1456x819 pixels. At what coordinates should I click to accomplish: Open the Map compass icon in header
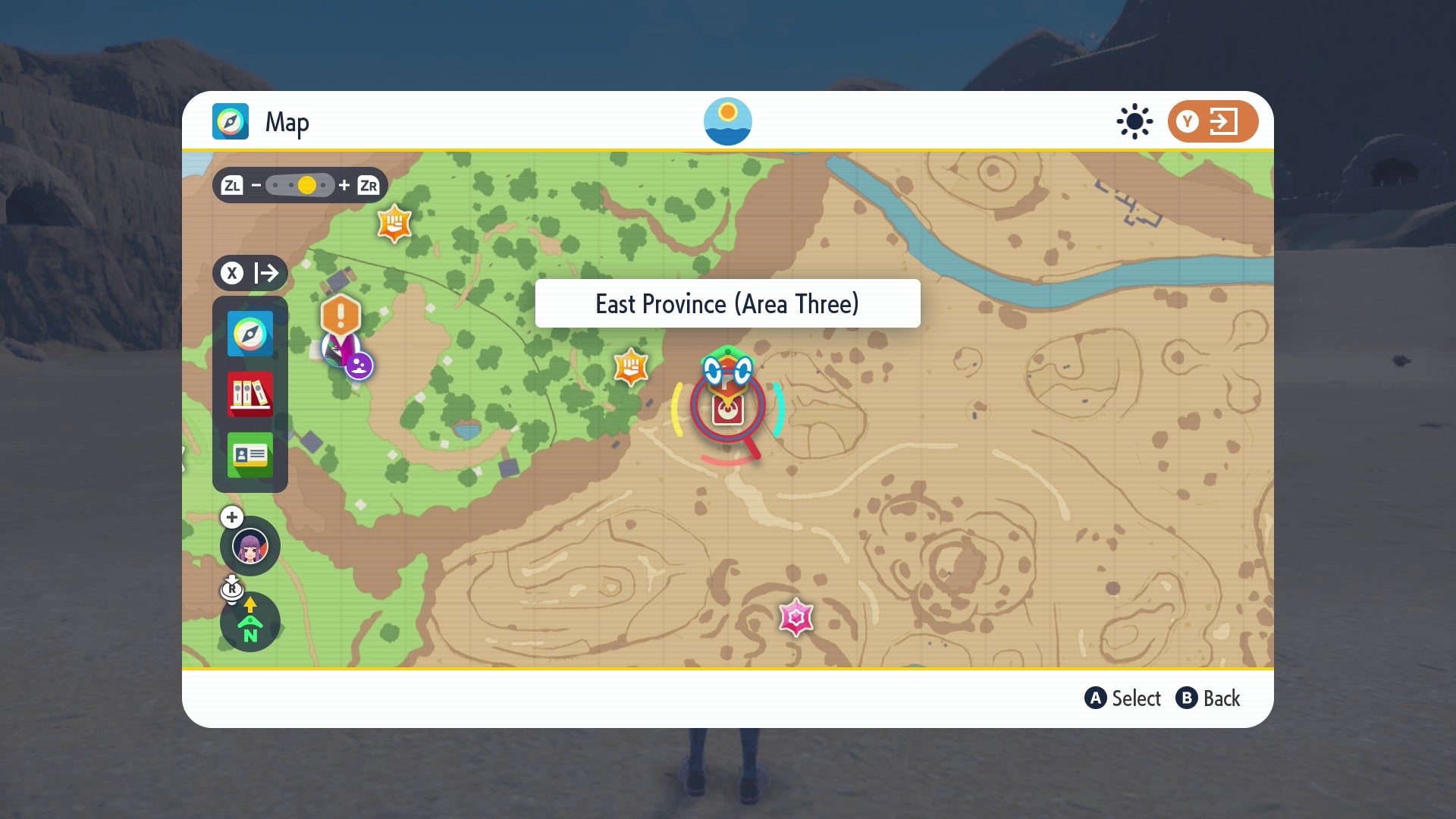coord(230,121)
